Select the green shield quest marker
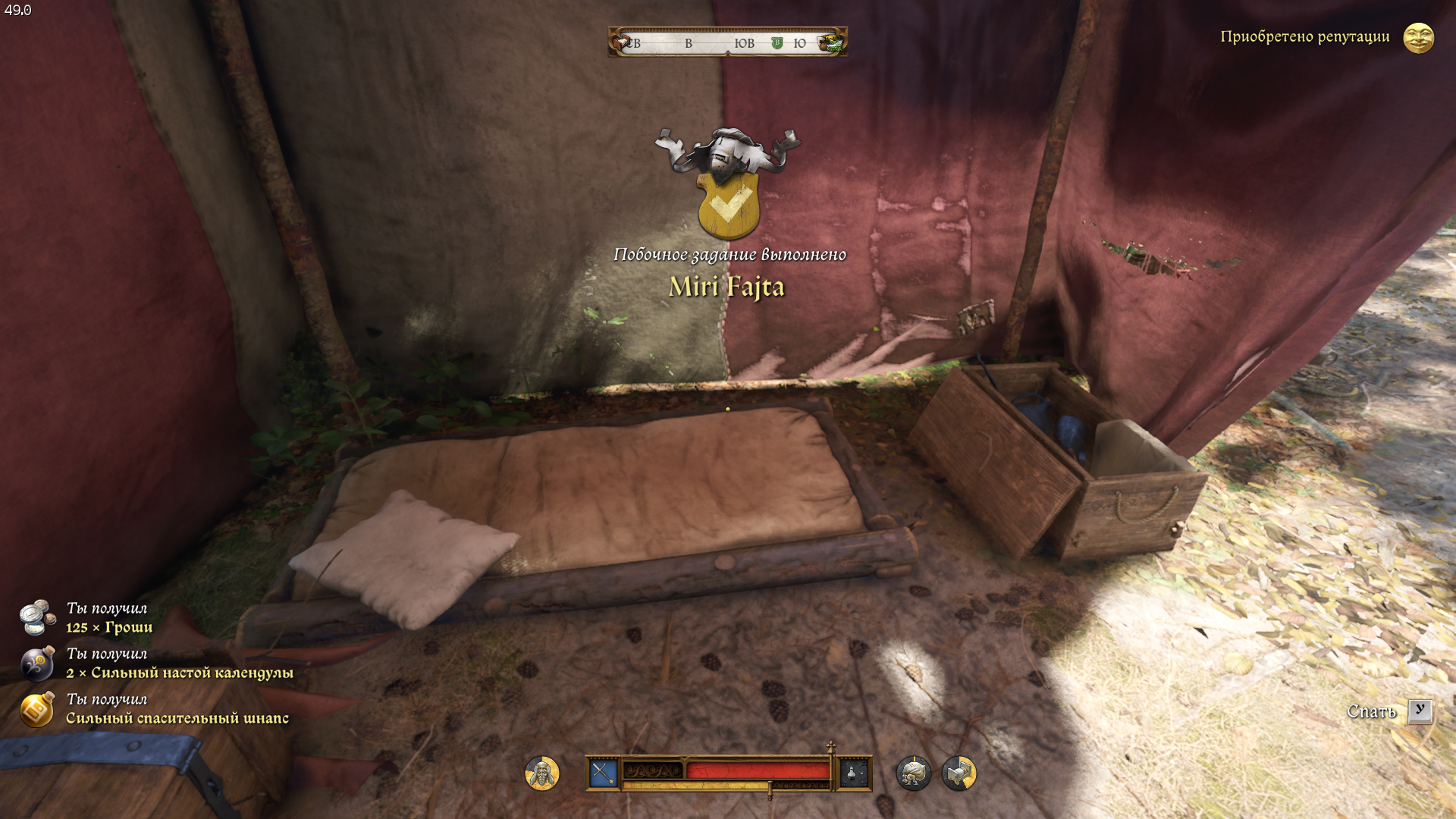1456x819 pixels. [x=777, y=43]
